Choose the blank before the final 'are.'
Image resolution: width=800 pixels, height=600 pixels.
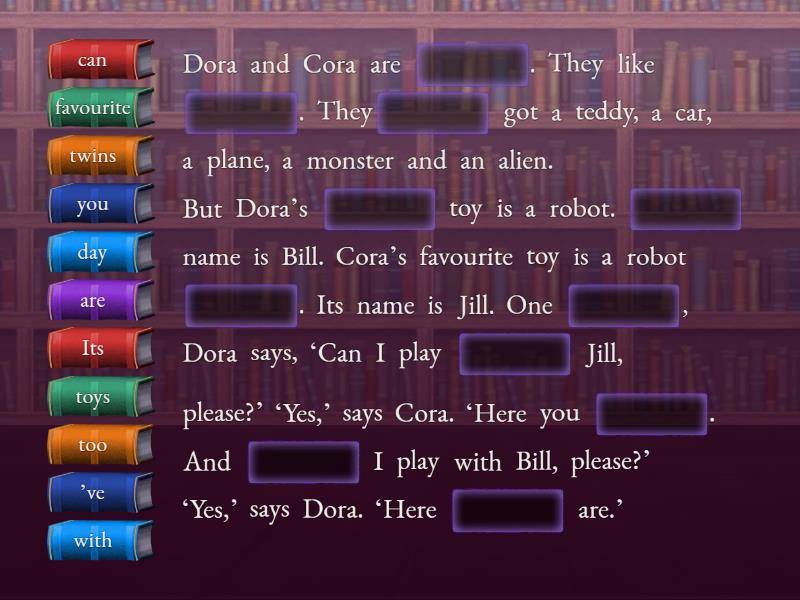point(508,511)
